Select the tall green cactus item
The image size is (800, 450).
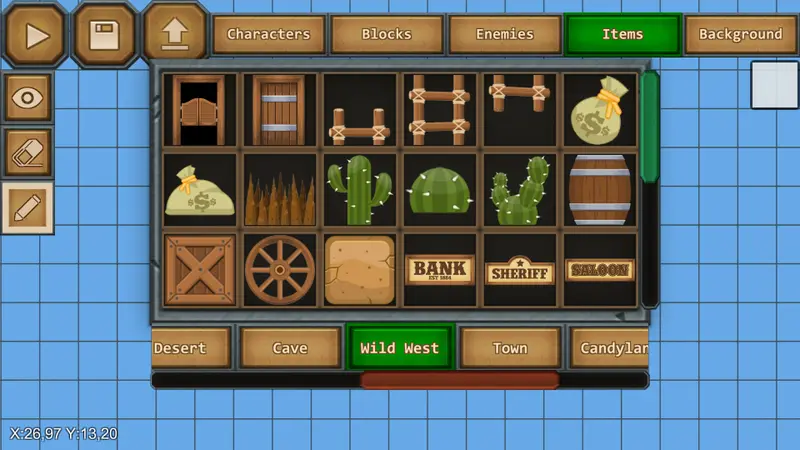359,190
